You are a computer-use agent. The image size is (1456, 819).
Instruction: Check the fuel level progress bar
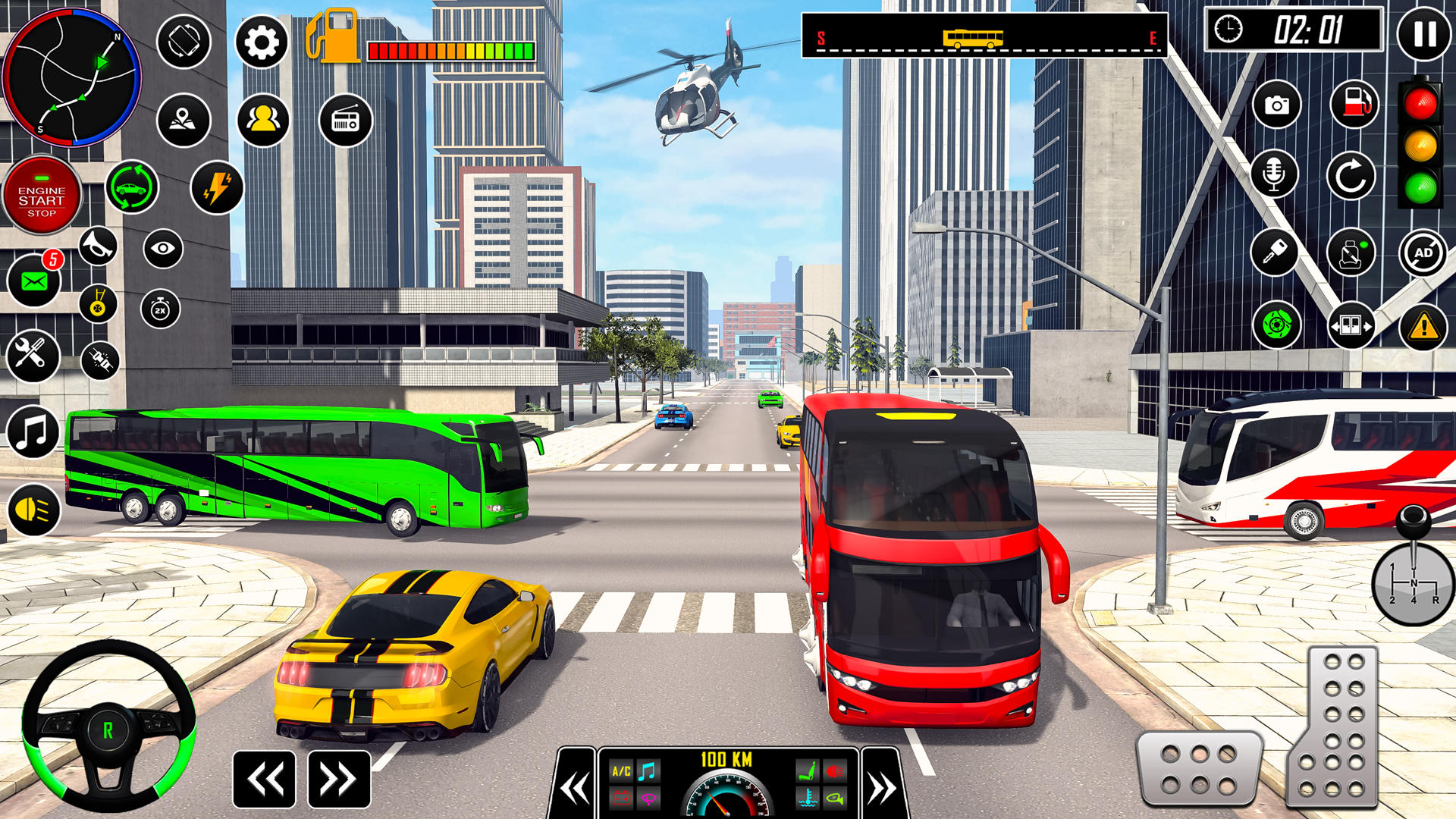(x=451, y=49)
